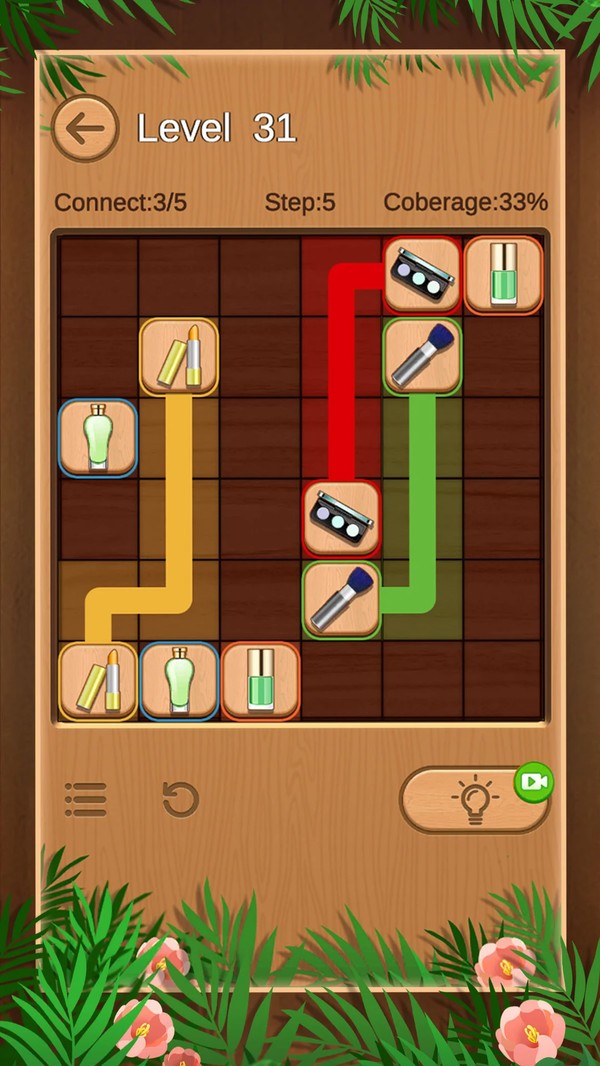Viewport: 600px width, 1066px height.
Task: Choose the eyeshadow palette tile next to nail polish
Action: 422,275
